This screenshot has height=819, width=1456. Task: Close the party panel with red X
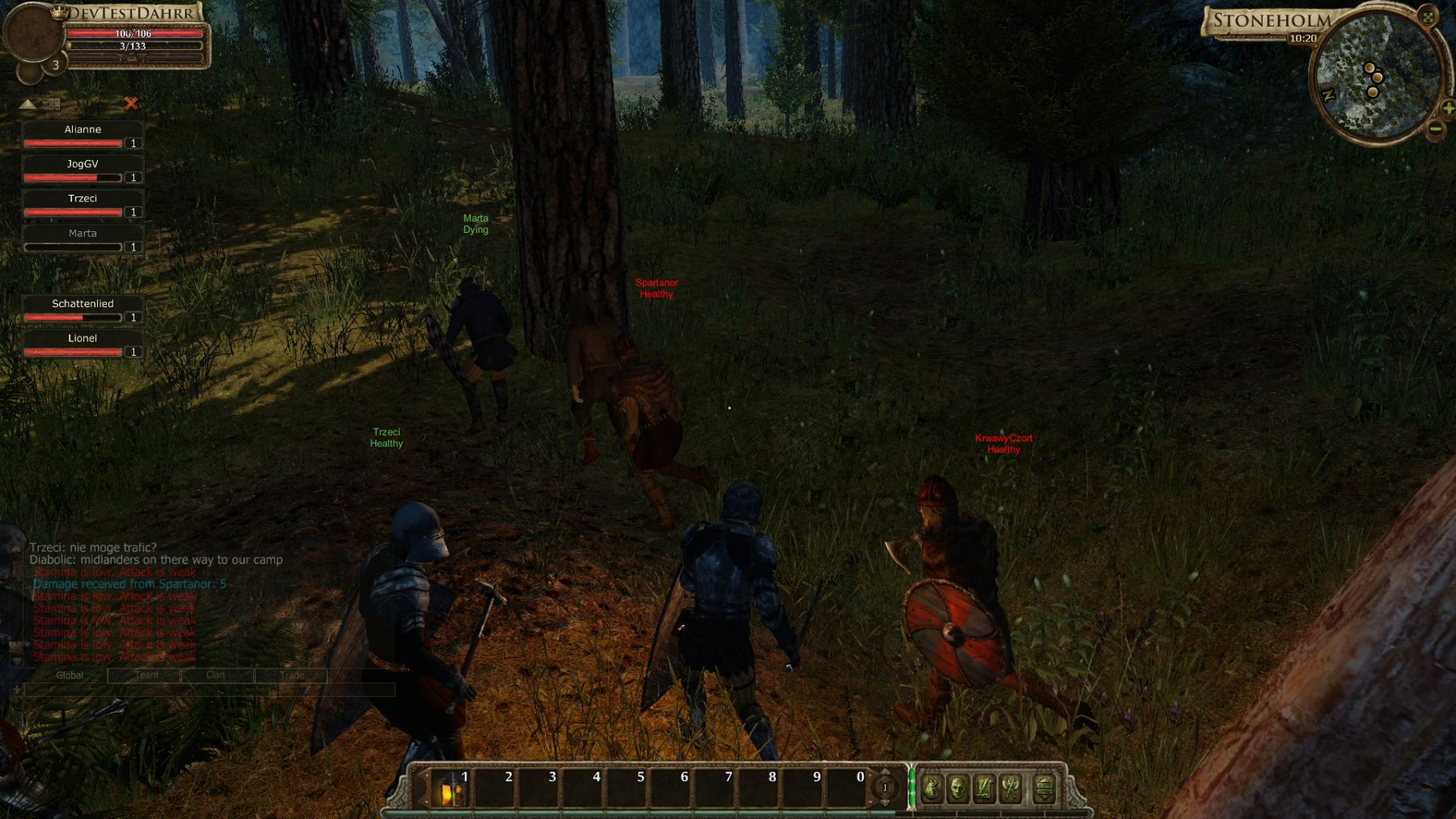point(131,103)
